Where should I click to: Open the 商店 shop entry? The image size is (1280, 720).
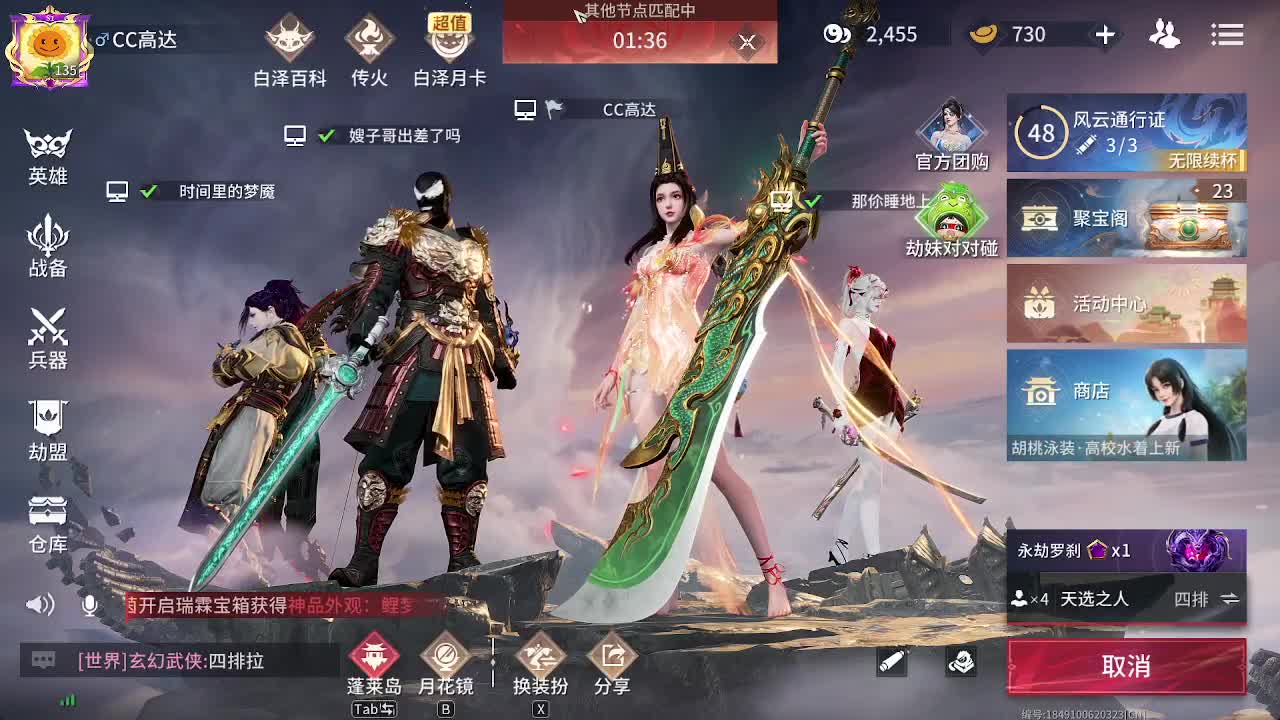(1127, 392)
